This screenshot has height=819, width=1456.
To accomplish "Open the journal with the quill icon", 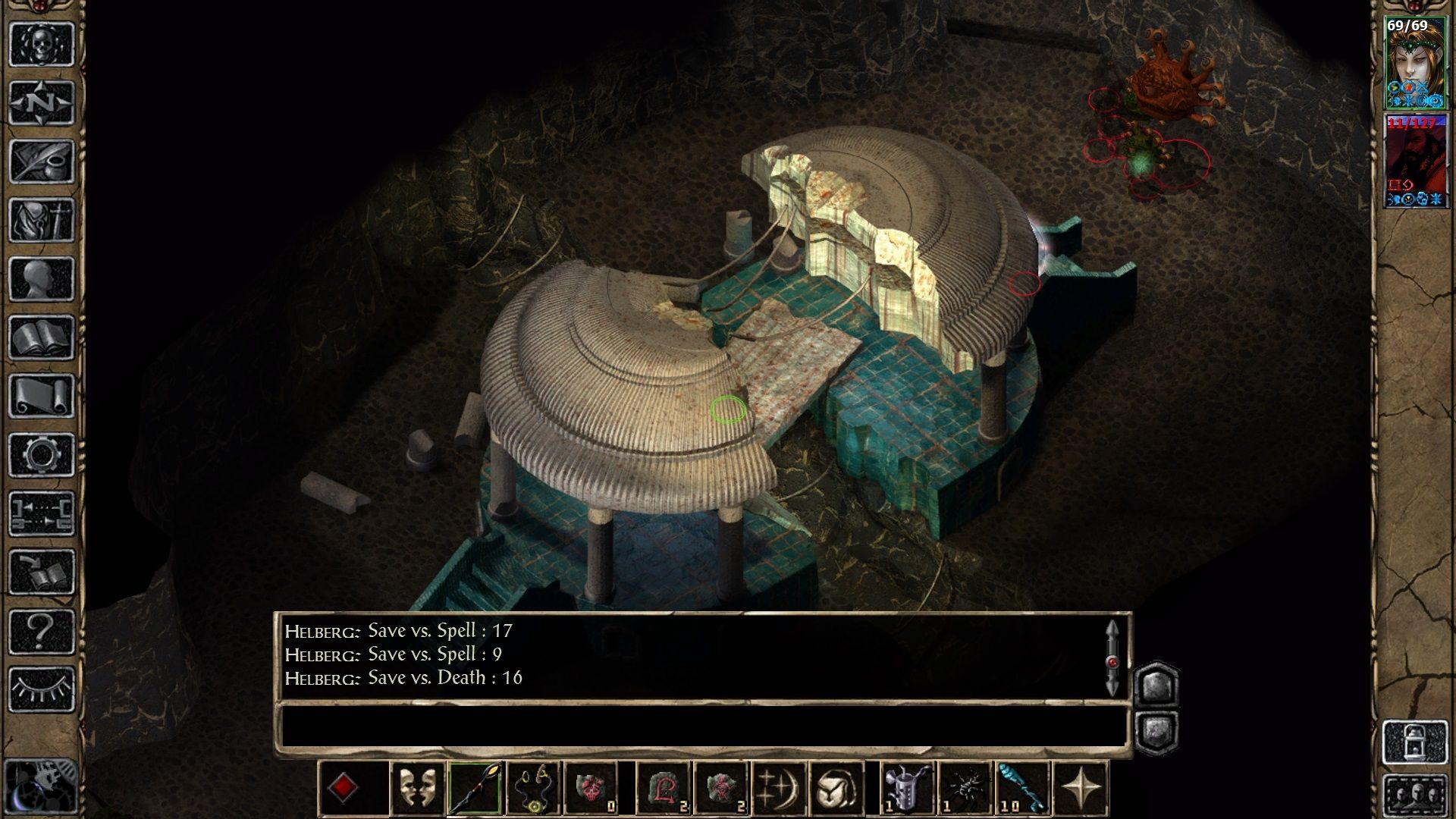I will point(42,161).
